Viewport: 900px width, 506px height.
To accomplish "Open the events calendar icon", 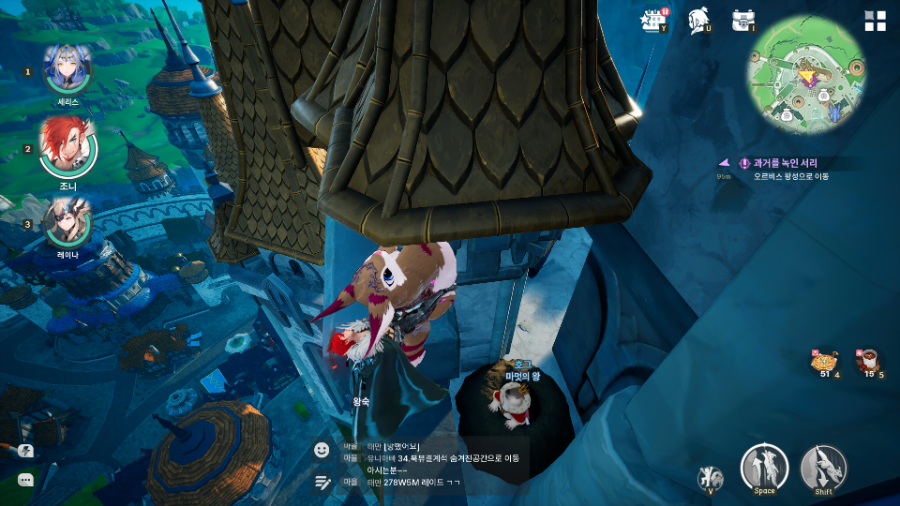I will [x=654, y=20].
